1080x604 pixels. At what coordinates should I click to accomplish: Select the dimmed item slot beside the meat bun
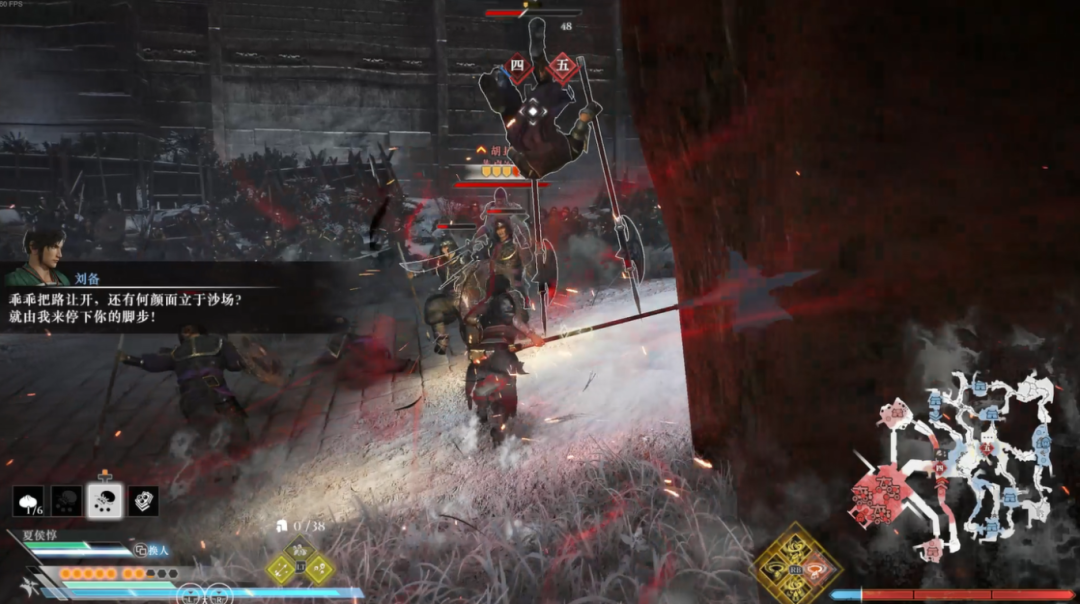pyautogui.click(x=67, y=501)
